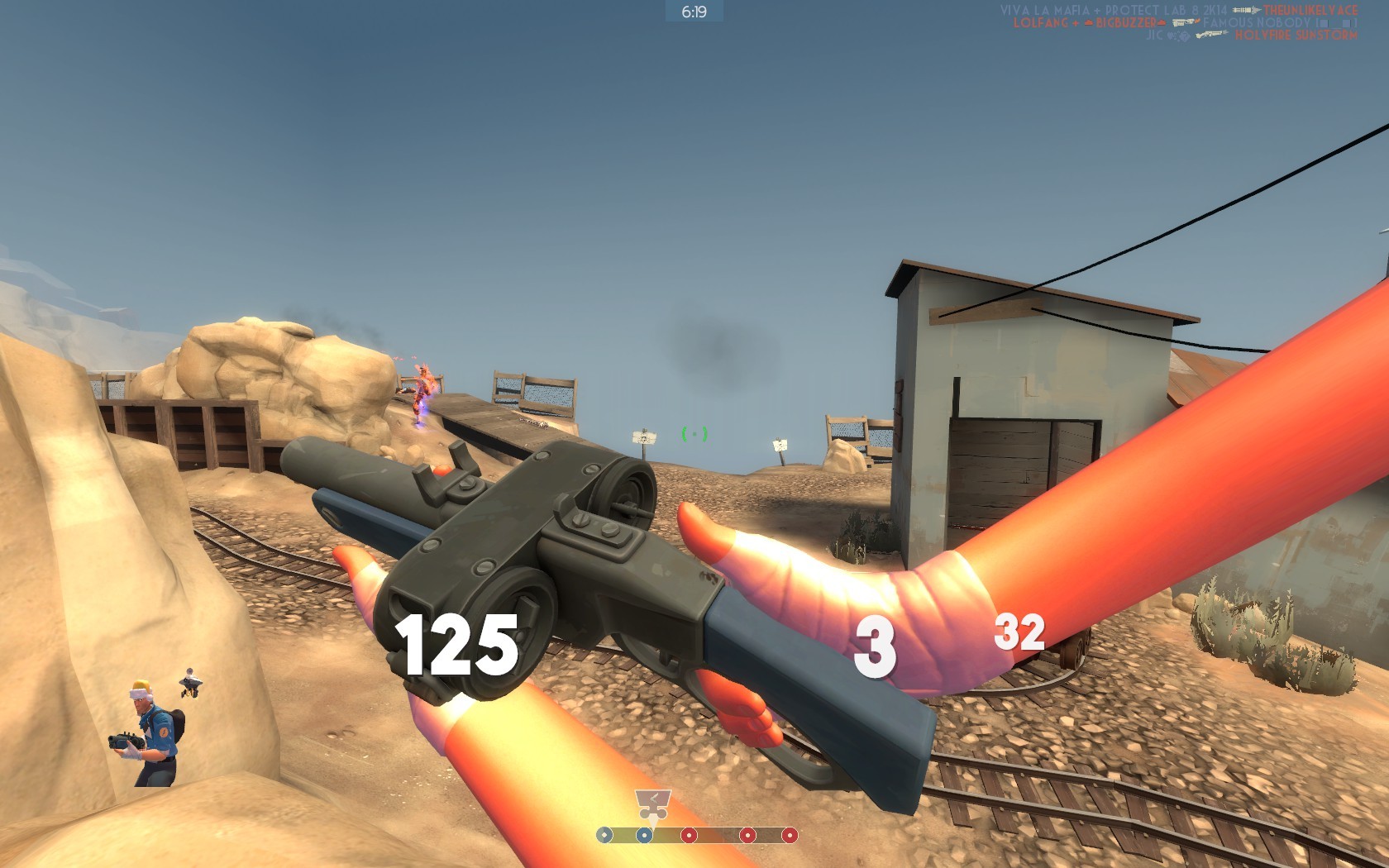
Task: Click the shotgun kill icon near HOLYFIRE SUNSTORM
Action: 1212,36
